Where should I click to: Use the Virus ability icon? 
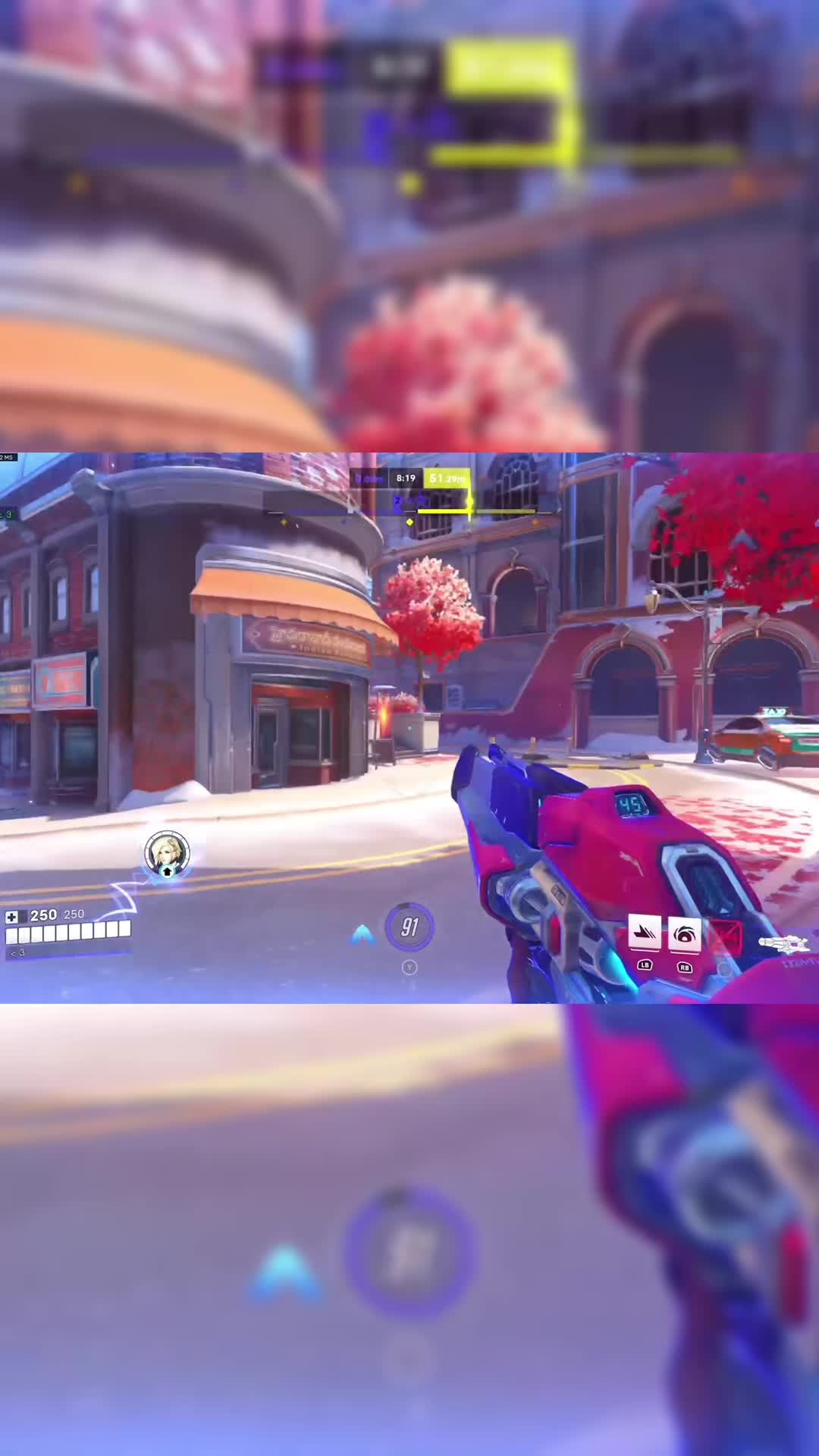[x=685, y=934]
